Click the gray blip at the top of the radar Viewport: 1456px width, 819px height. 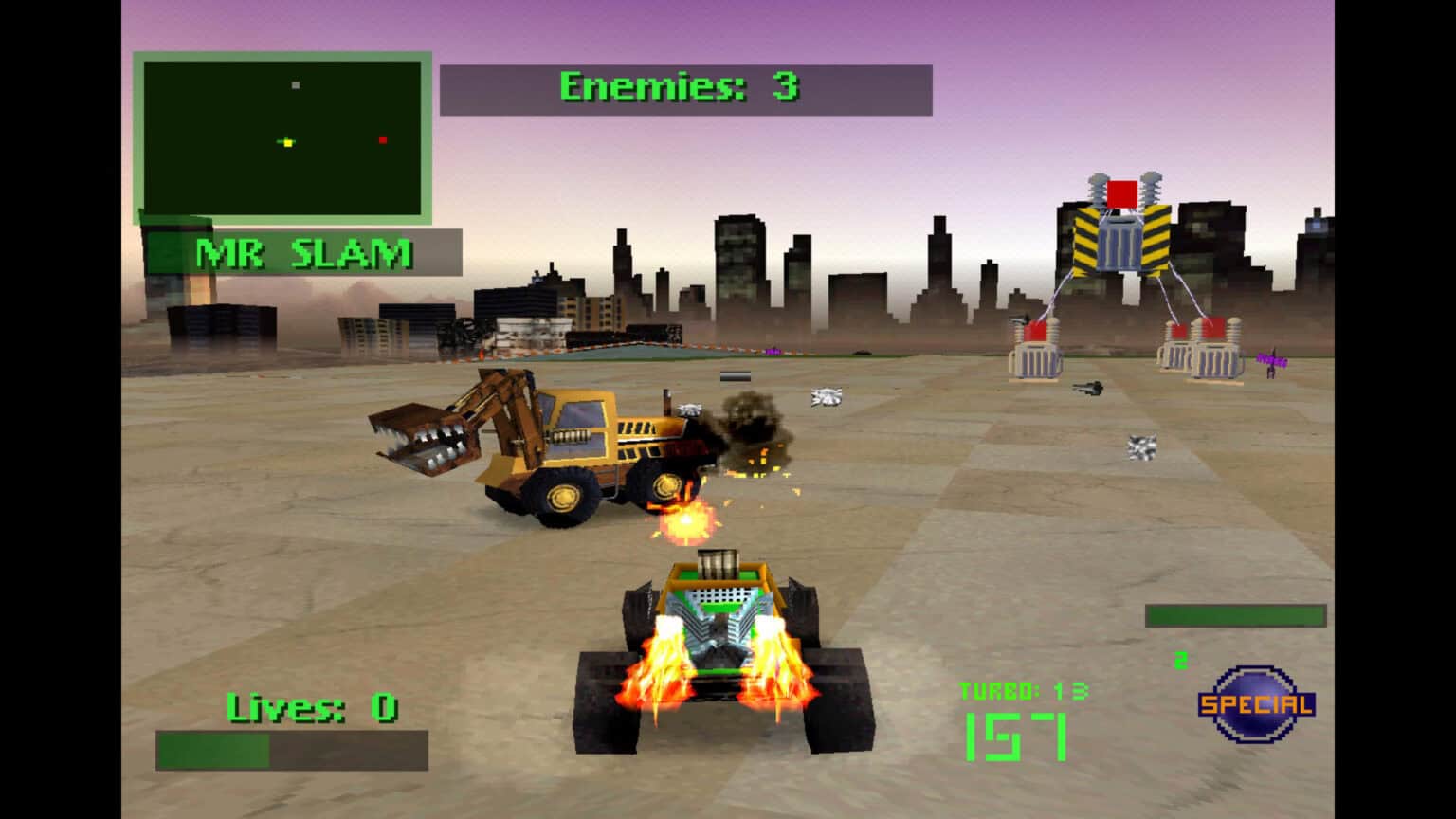(295, 84)
